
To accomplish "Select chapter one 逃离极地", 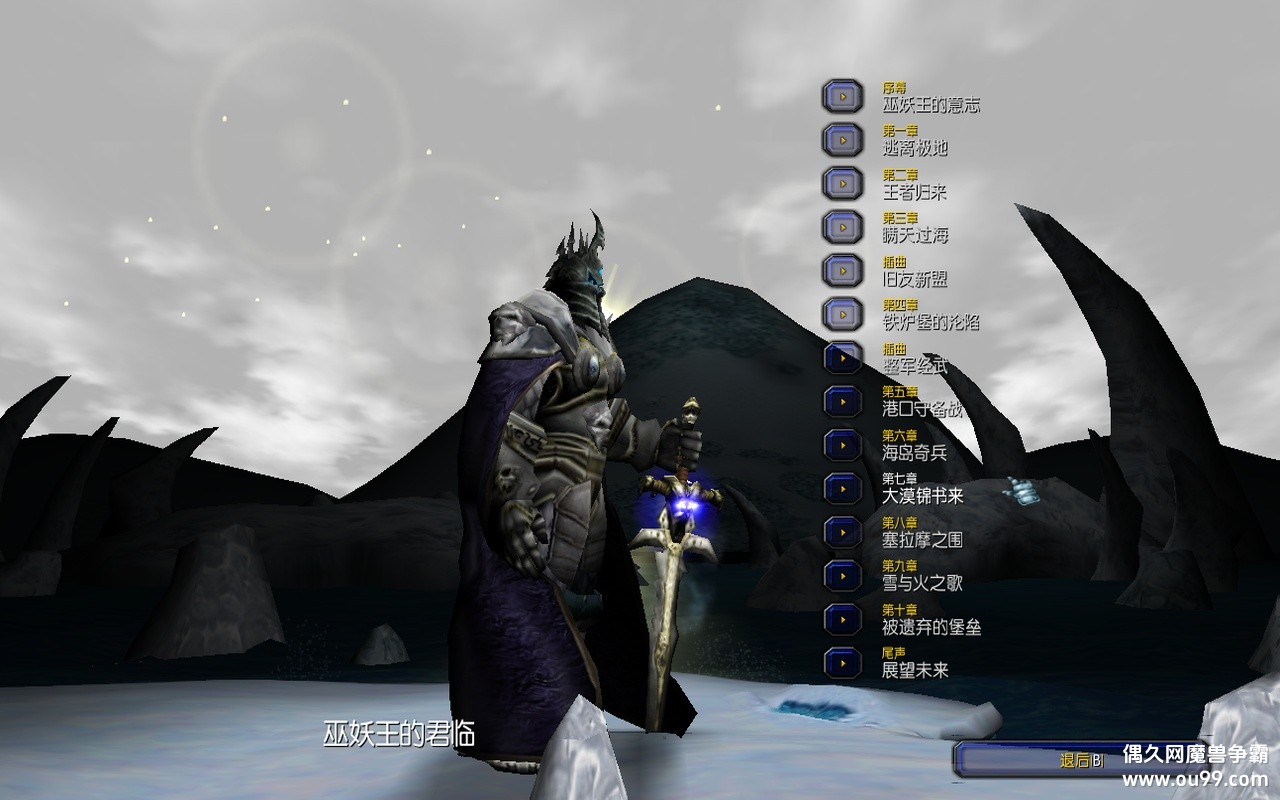I will [842, 140].
